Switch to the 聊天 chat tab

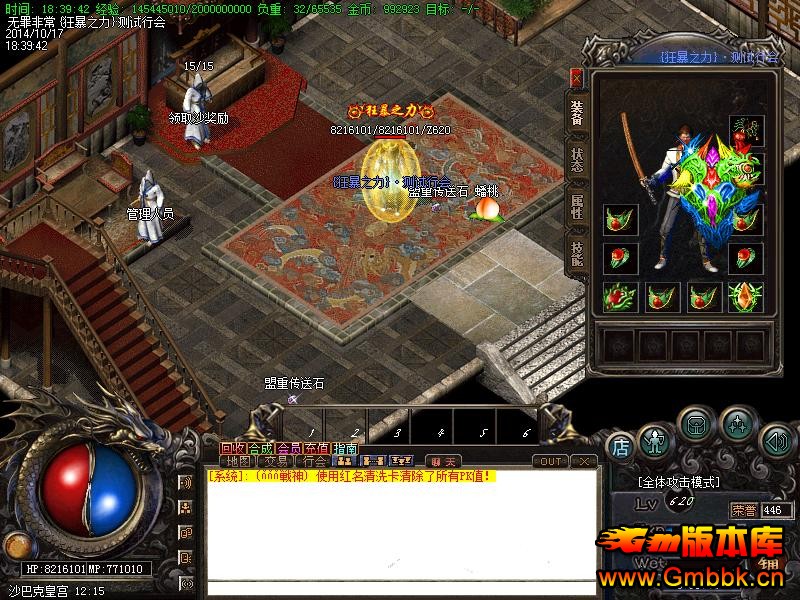pos(442,461)
